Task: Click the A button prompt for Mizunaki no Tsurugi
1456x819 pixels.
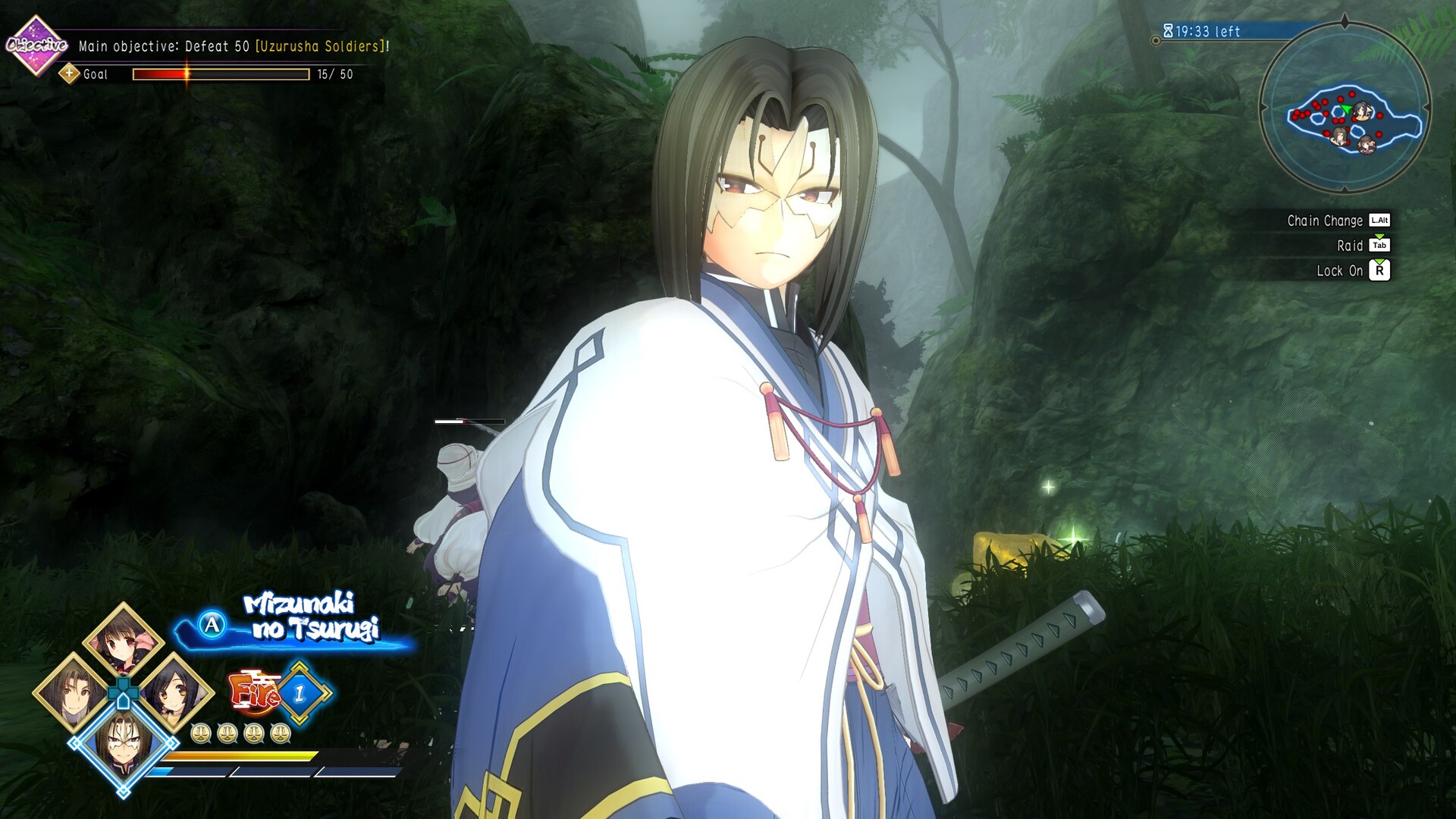Action: click(212, 625)
